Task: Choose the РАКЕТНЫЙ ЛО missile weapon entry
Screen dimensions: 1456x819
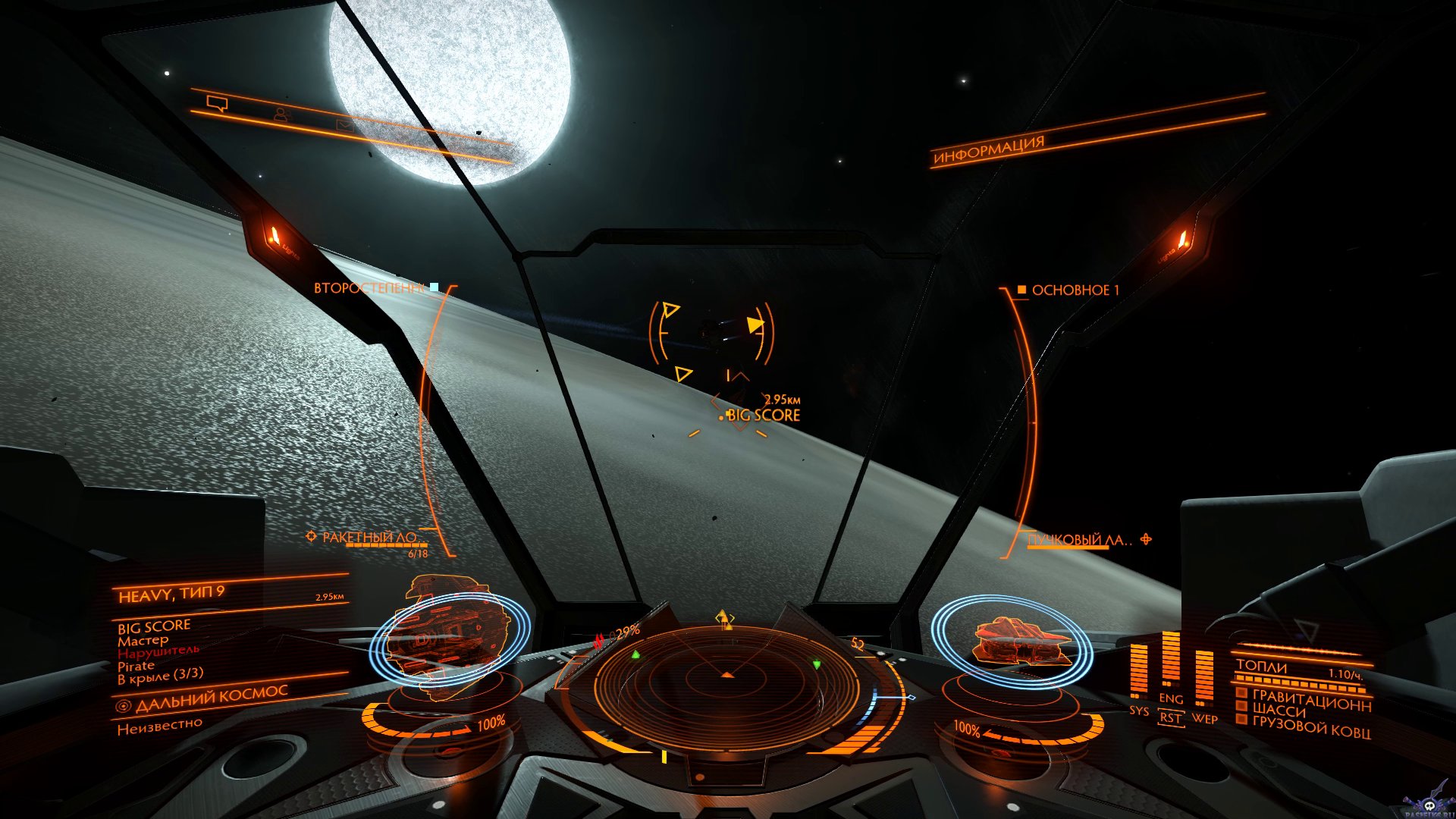Action: 369,538
